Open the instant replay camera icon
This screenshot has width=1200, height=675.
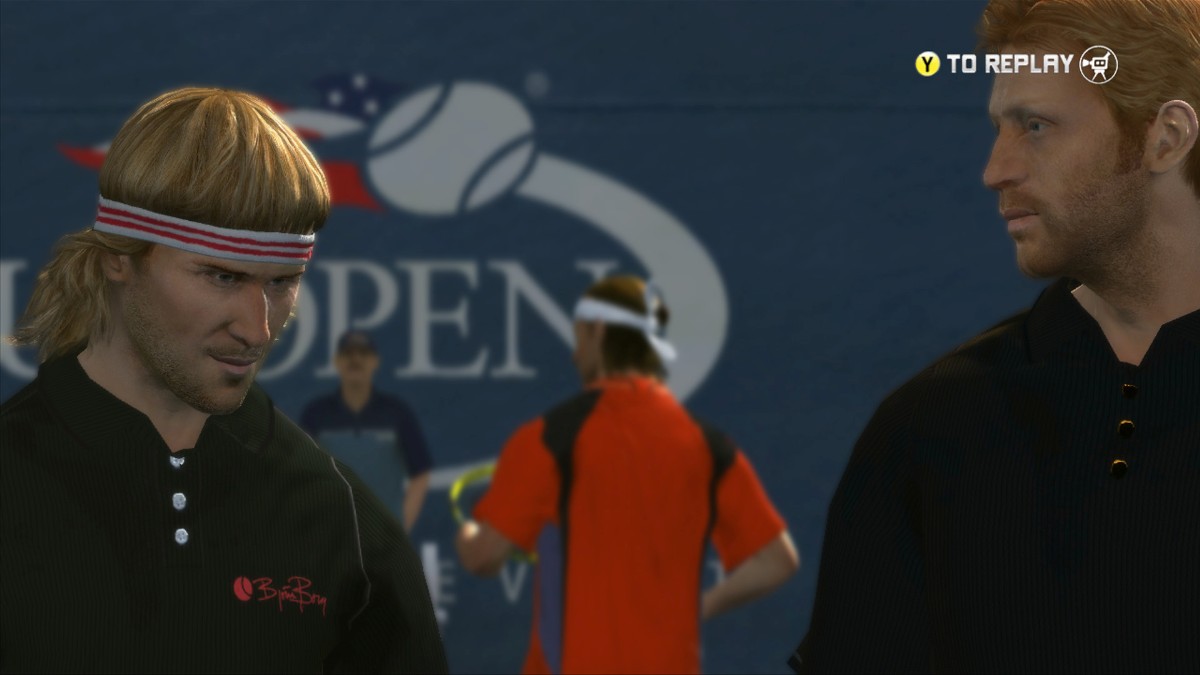[x=1098, y=65]
